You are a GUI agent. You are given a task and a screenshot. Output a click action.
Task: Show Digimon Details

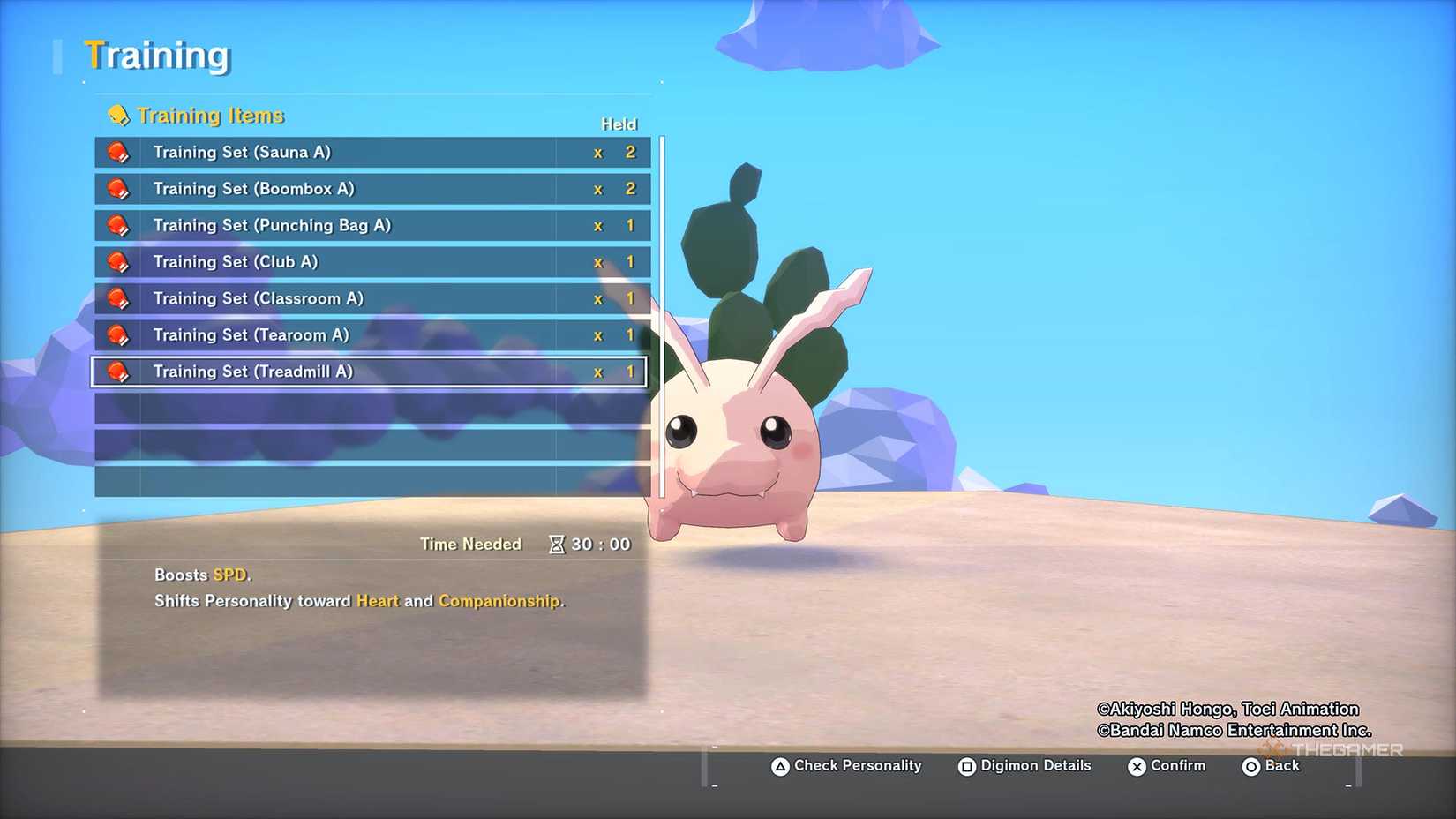[x=1024, y=766]
